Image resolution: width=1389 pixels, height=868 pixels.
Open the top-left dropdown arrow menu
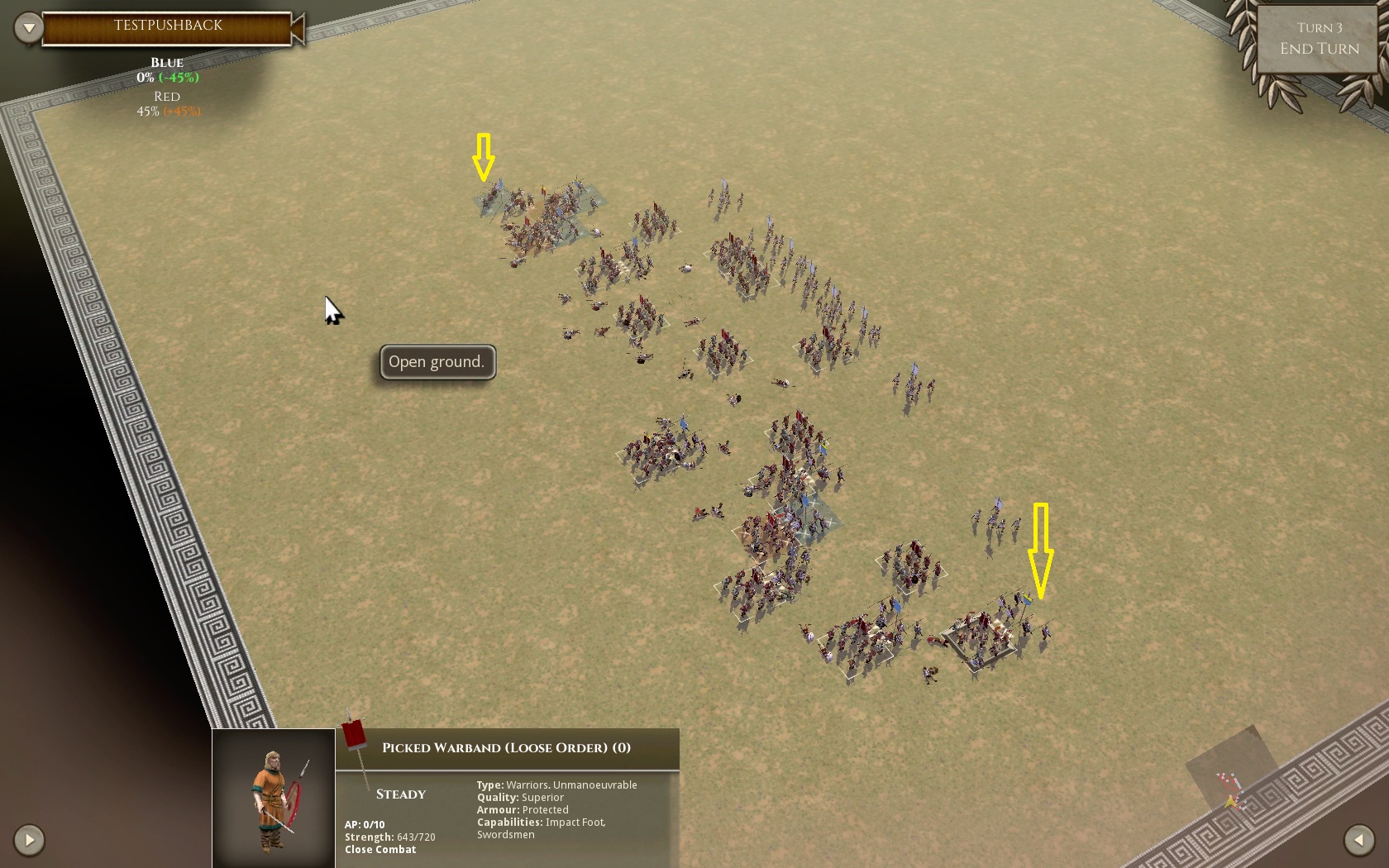point(29,28)
